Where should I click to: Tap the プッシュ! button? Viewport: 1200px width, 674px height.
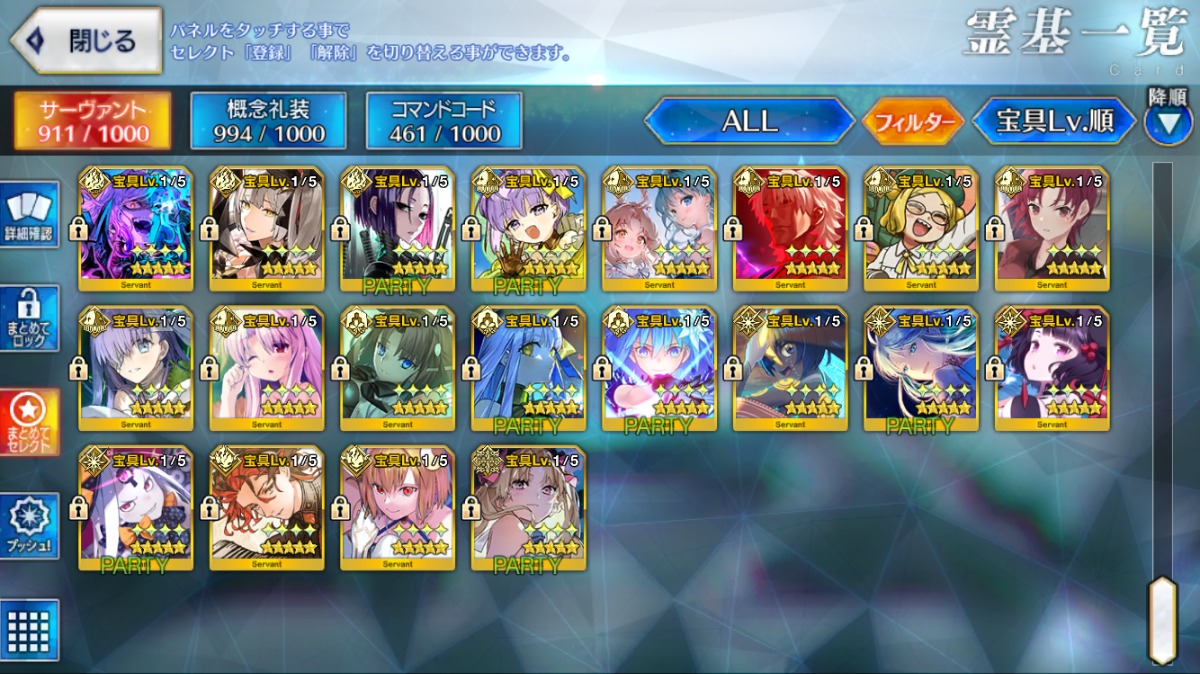(30, 526)
